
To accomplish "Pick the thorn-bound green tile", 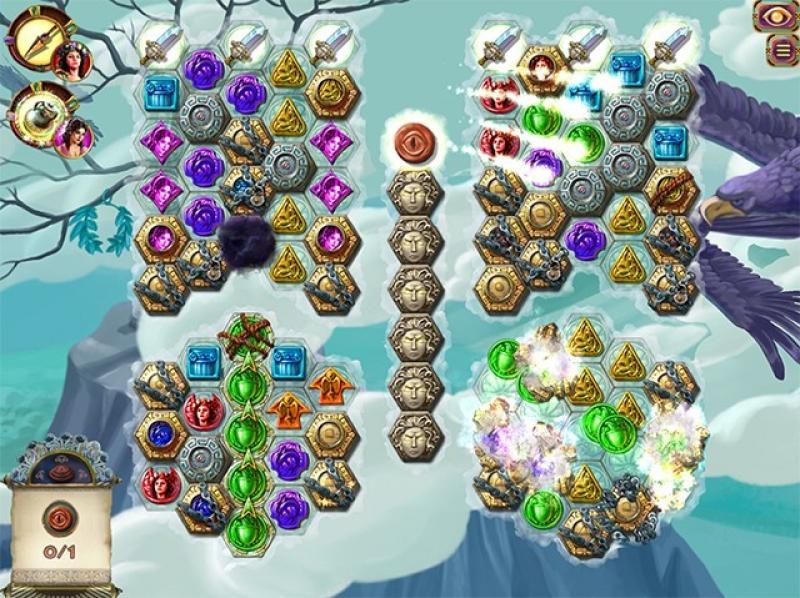I will point(244,336).
